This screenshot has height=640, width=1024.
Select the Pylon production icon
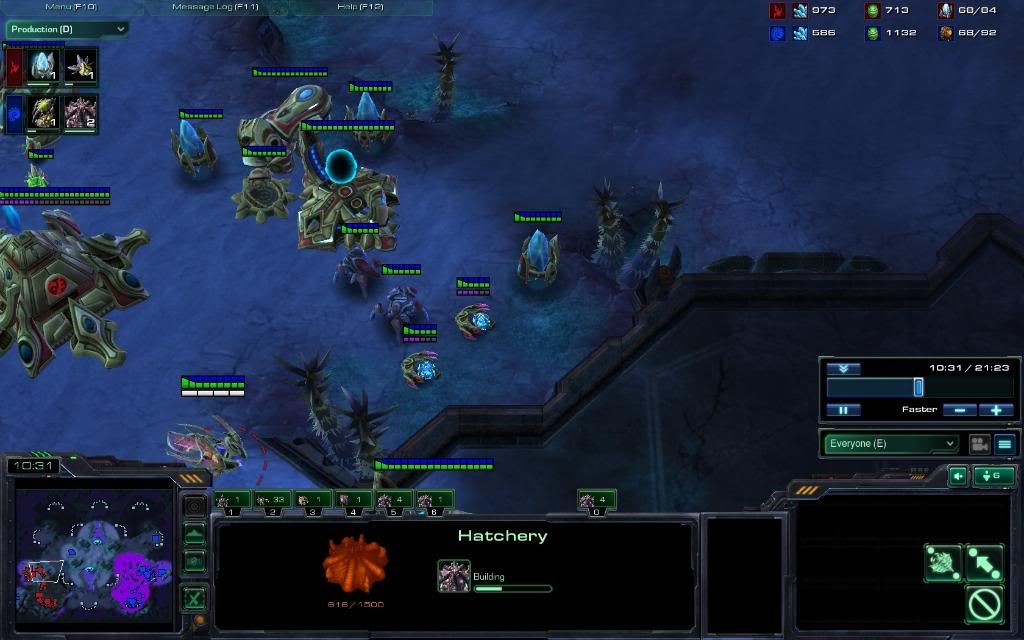[42, 66]
